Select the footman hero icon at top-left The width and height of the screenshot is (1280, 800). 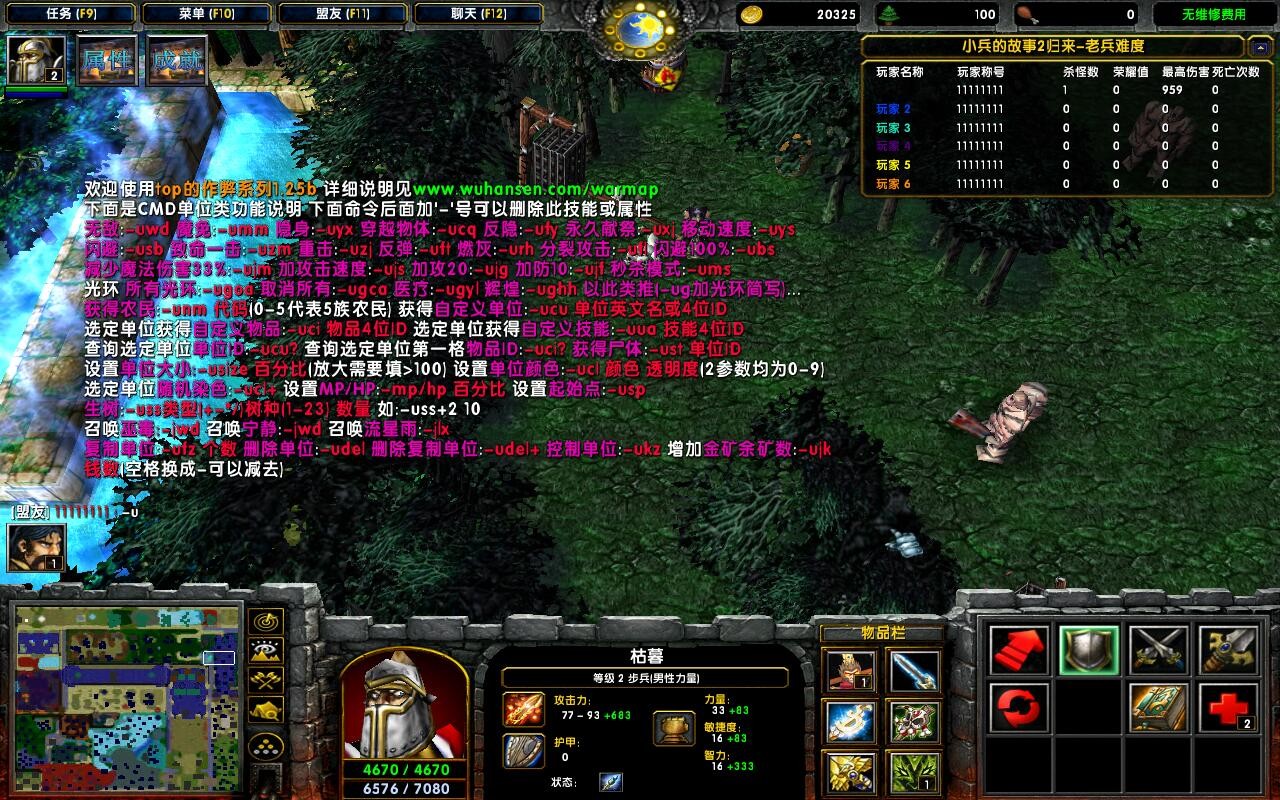[x=37, y=61]
